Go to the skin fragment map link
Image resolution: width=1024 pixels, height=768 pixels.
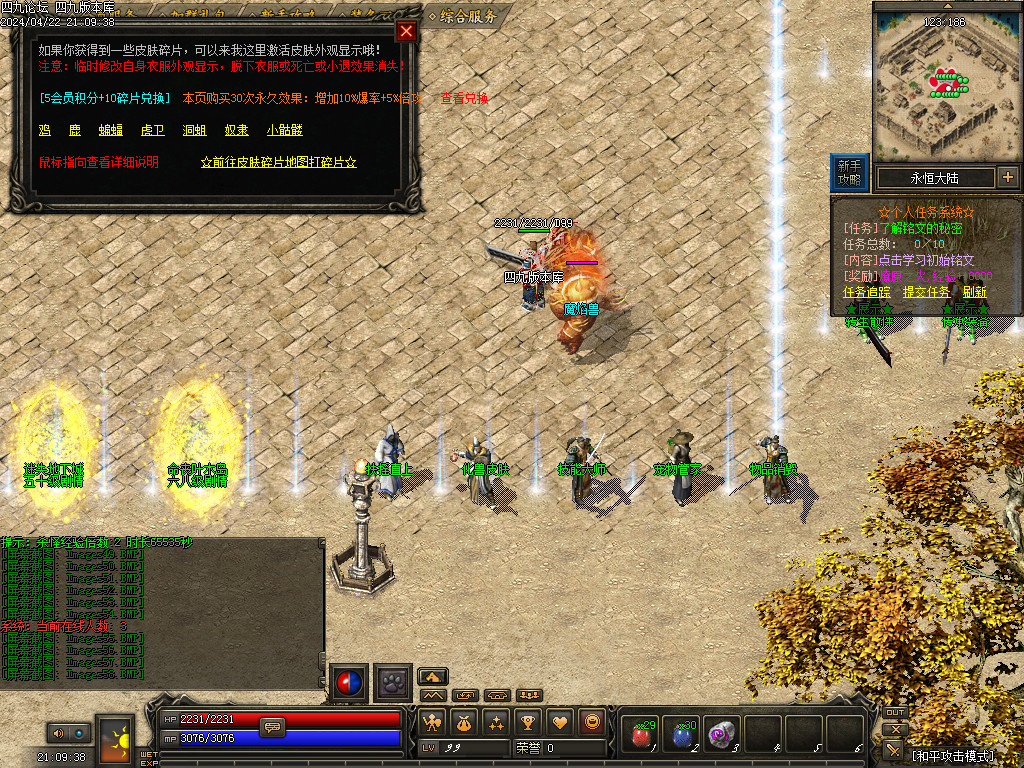pyautogui.click(x=279, y=162)
